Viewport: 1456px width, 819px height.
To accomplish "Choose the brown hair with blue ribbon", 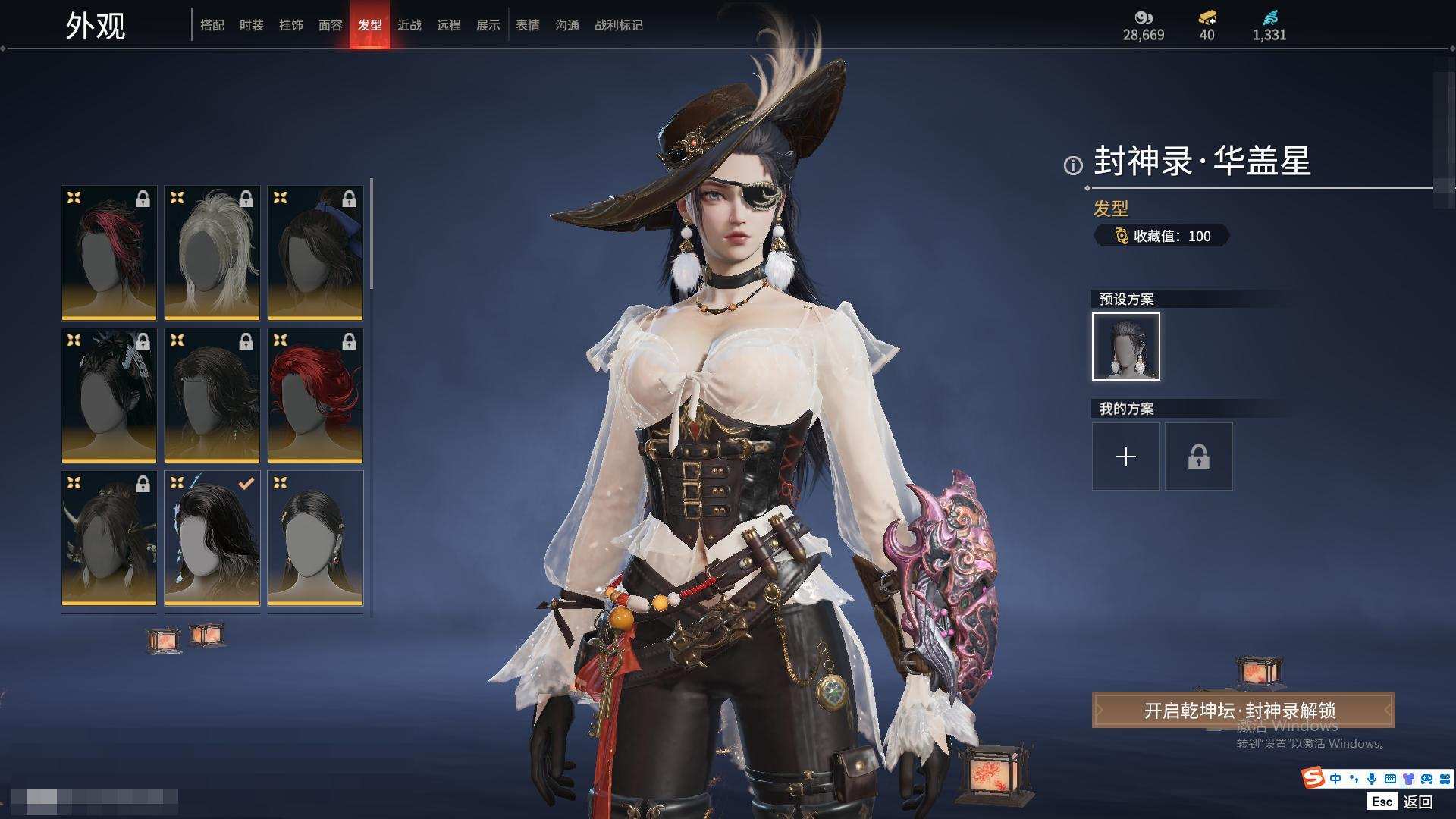I will (315, 253).
